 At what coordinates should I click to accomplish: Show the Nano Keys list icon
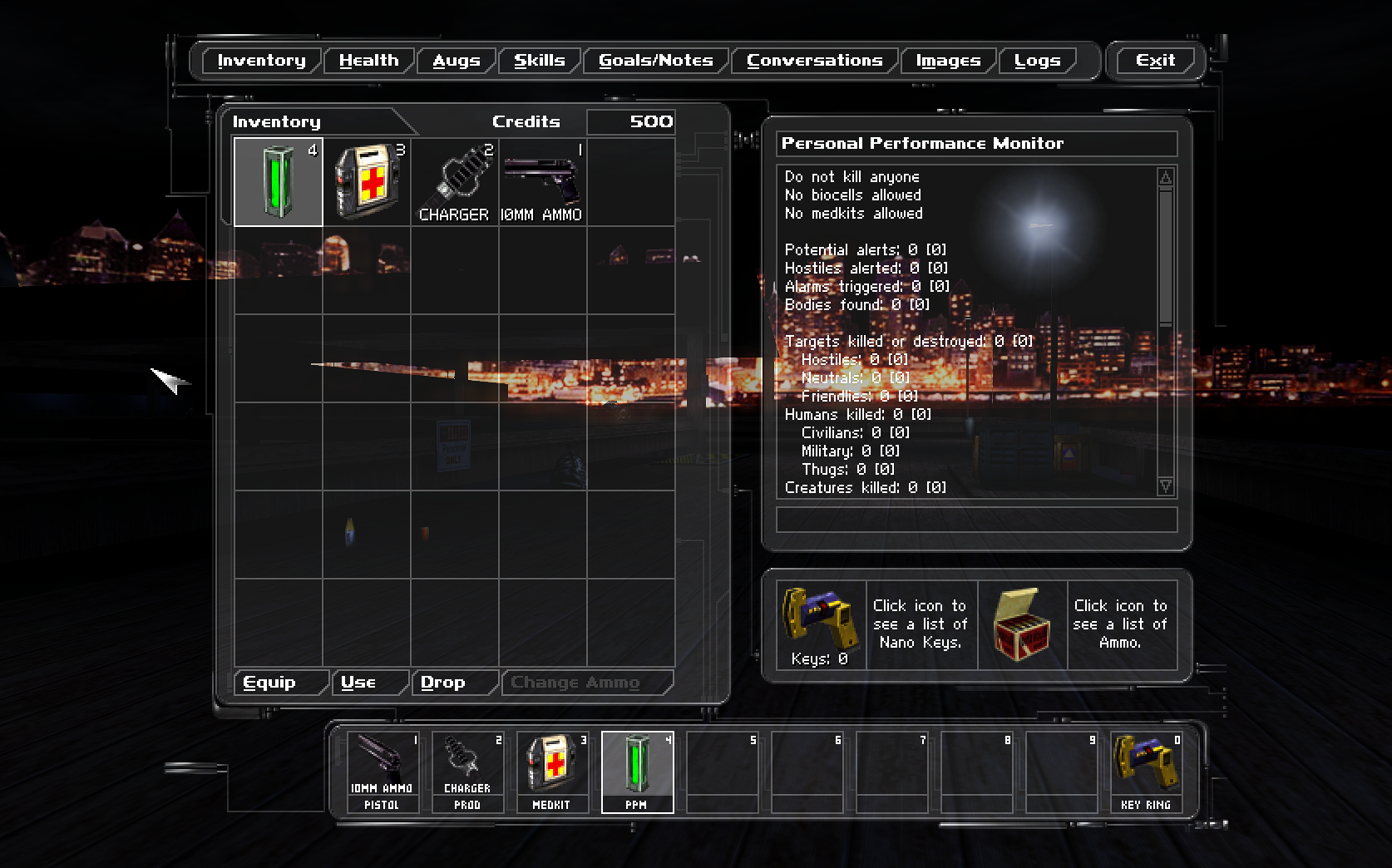(x=821, y=619)
